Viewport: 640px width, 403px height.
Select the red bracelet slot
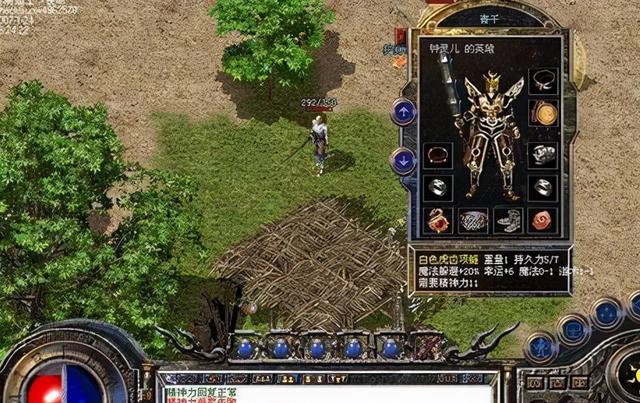[438, 155]
